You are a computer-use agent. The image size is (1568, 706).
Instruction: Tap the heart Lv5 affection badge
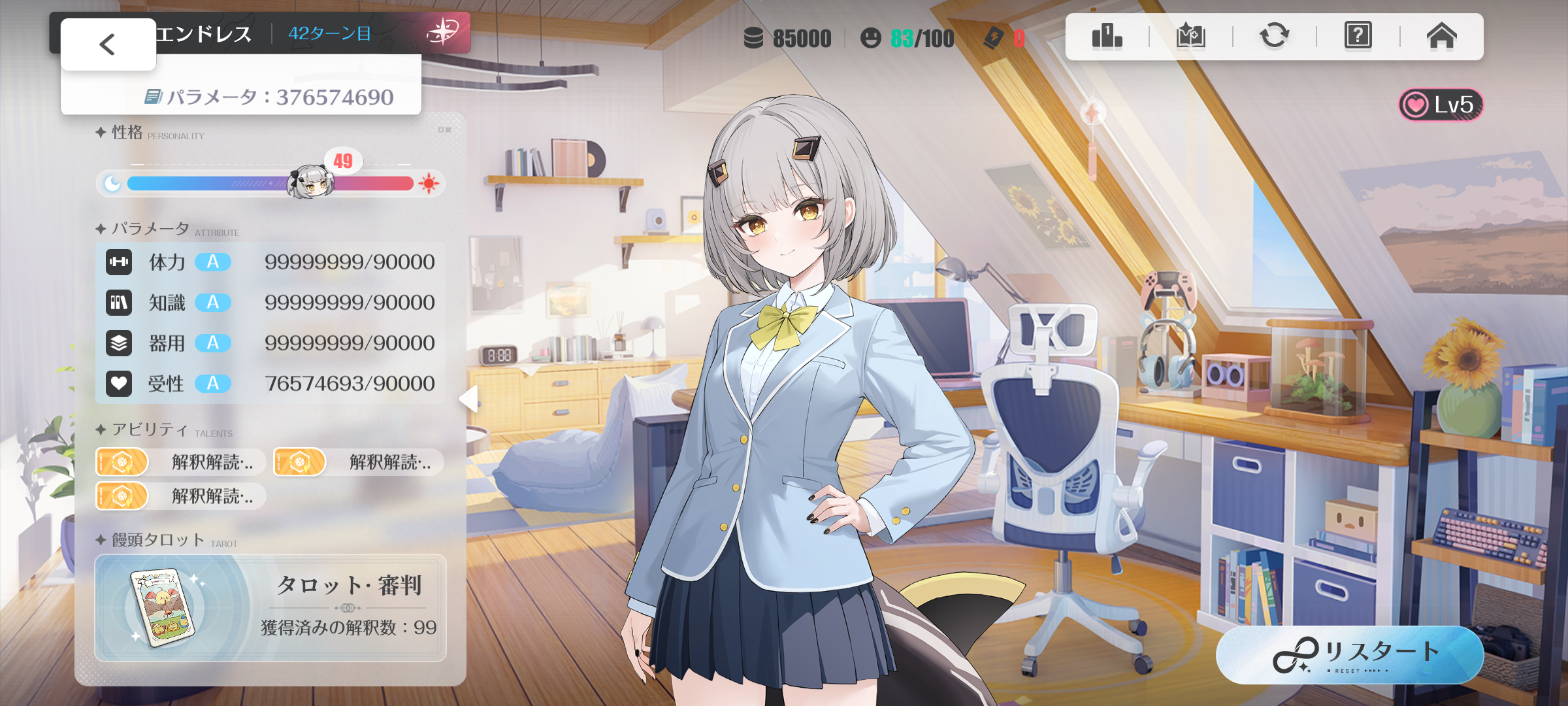point(1441,105)
